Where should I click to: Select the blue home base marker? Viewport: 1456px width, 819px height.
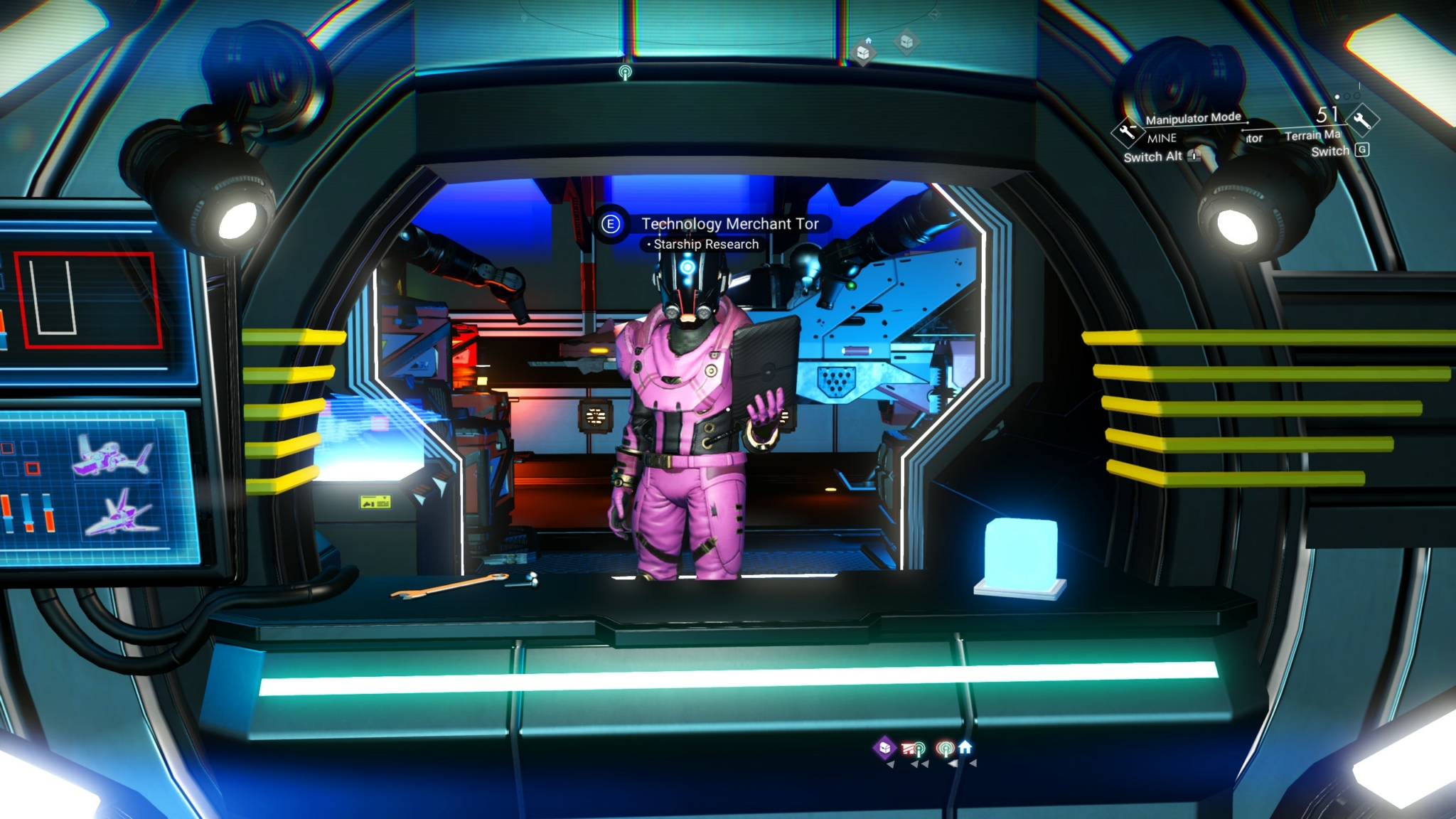tap(965, 747)
